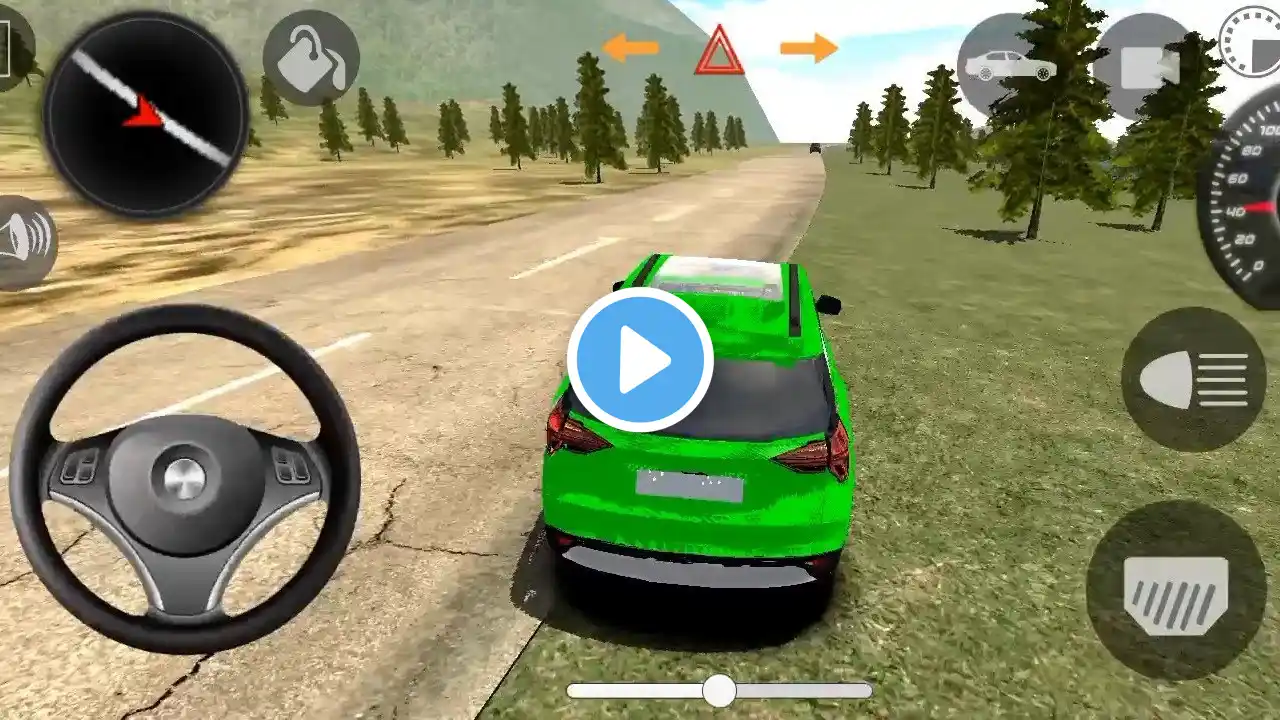Activate the right turn signal arrow

(x=808, y=47)
